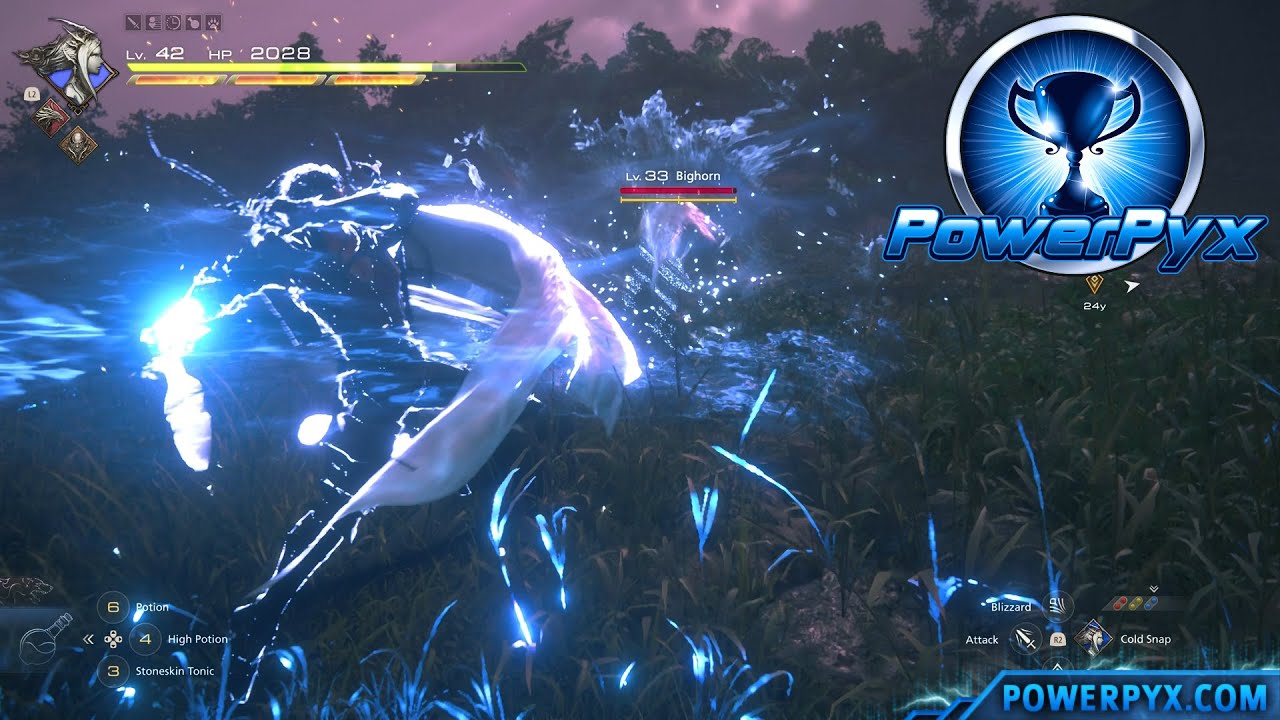Click the L2 button prompt label
This screenshot has height=720, width=1280.
[x=32, y=94]
